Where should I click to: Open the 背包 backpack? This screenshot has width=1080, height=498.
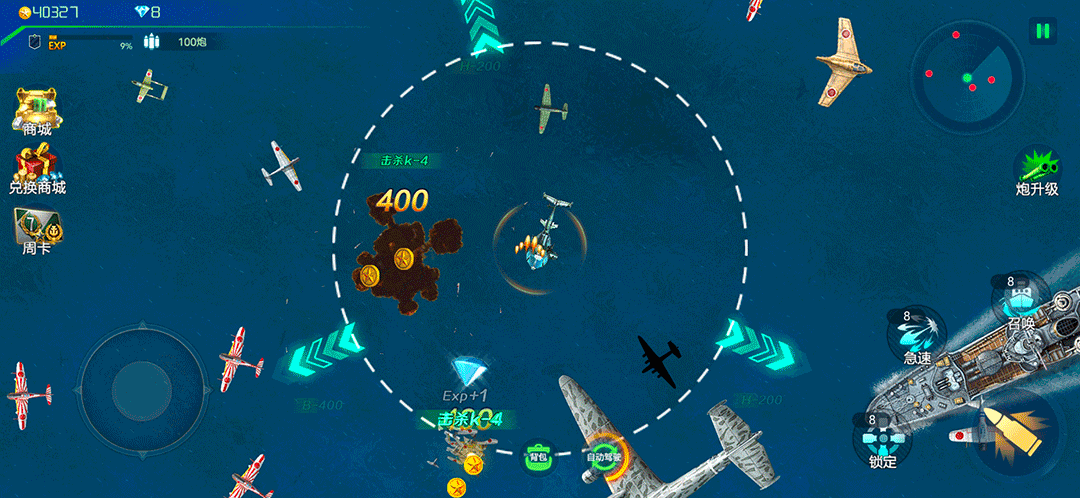[x=538, y=457]
